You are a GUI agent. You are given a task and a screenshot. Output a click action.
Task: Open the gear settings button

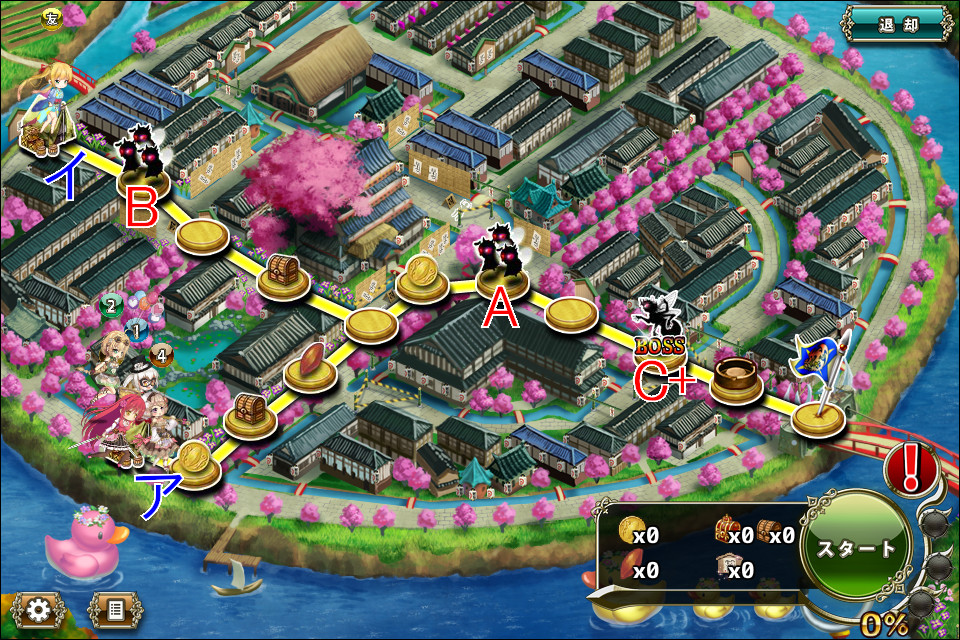[x=41, y=608]
